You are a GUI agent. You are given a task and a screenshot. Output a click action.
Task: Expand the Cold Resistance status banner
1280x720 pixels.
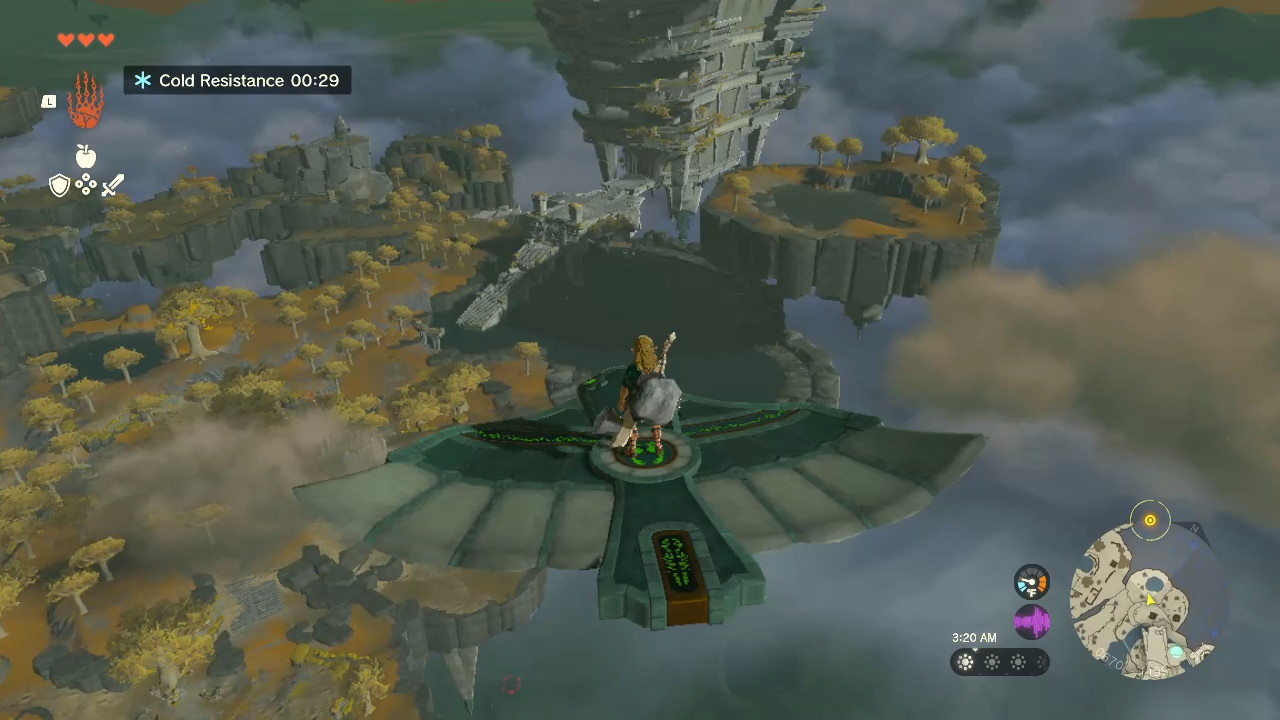pyautogui.click(x=237, y=80)
